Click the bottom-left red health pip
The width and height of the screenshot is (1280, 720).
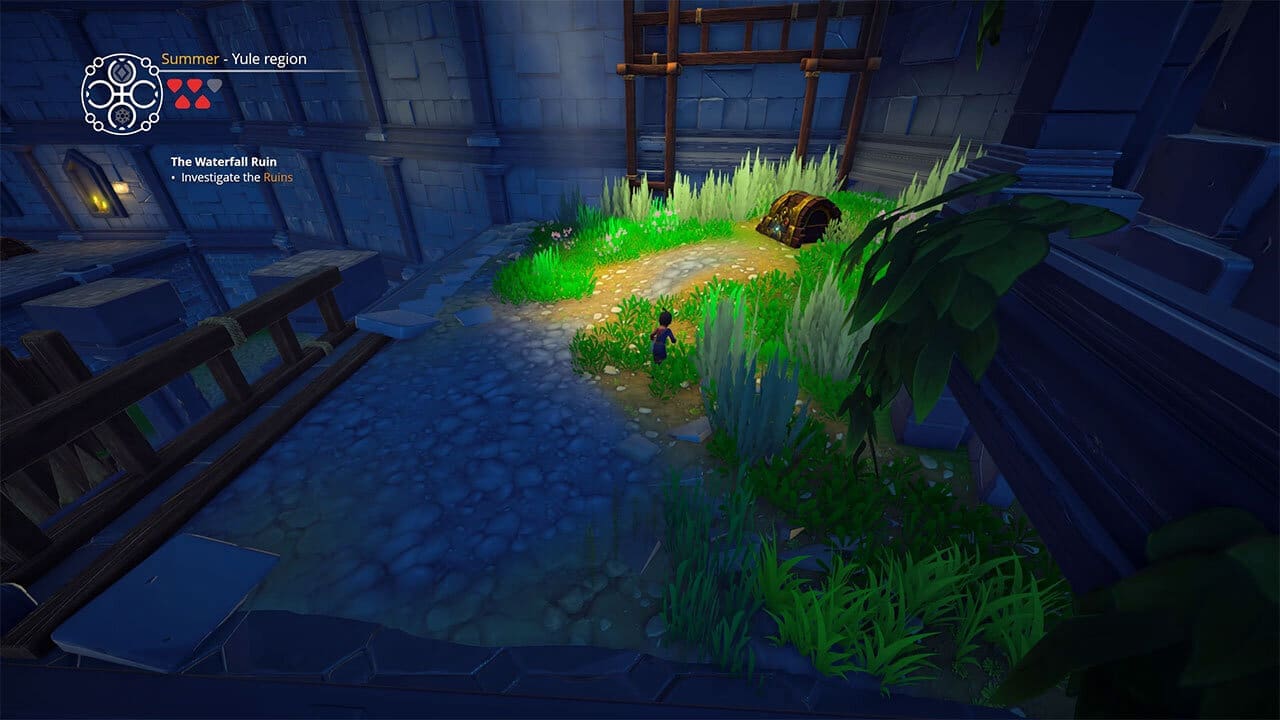point(183,102)
